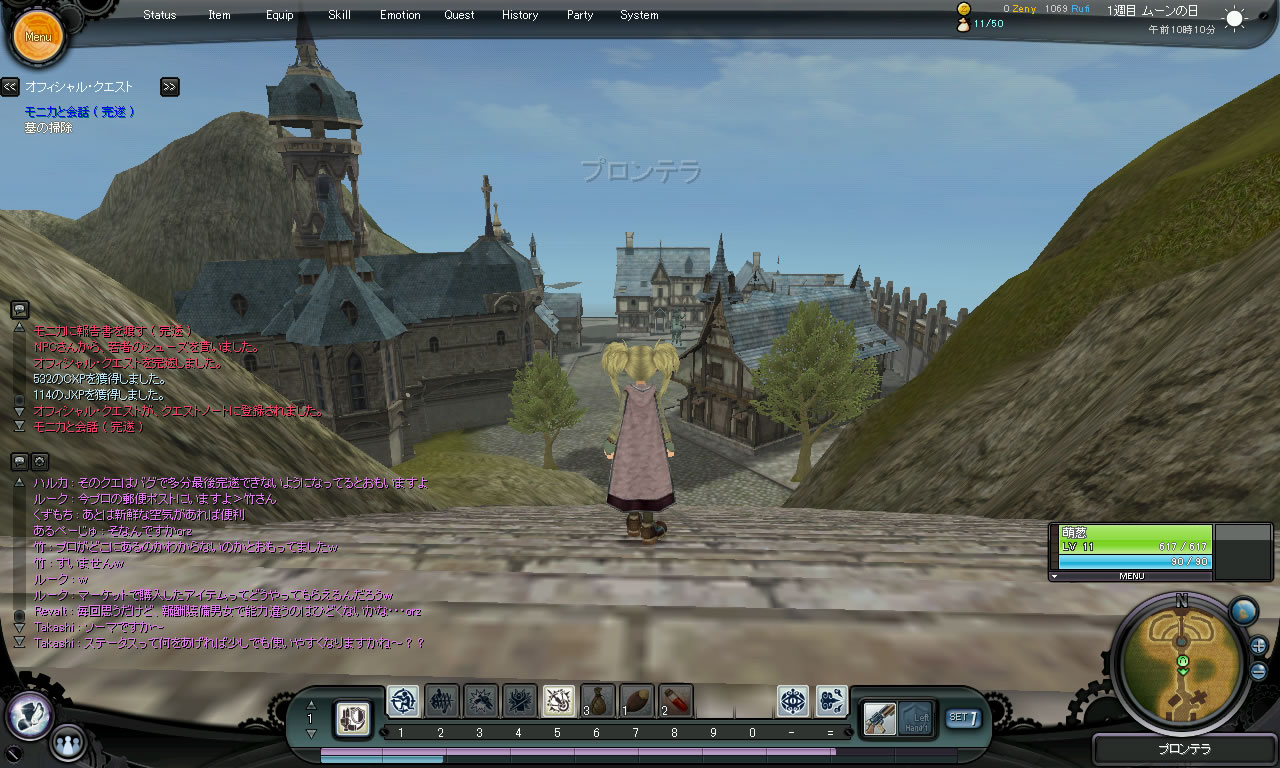Select the Equip menu entry
The height and width of the screenshot is (768, 1280).
(280, 15)
